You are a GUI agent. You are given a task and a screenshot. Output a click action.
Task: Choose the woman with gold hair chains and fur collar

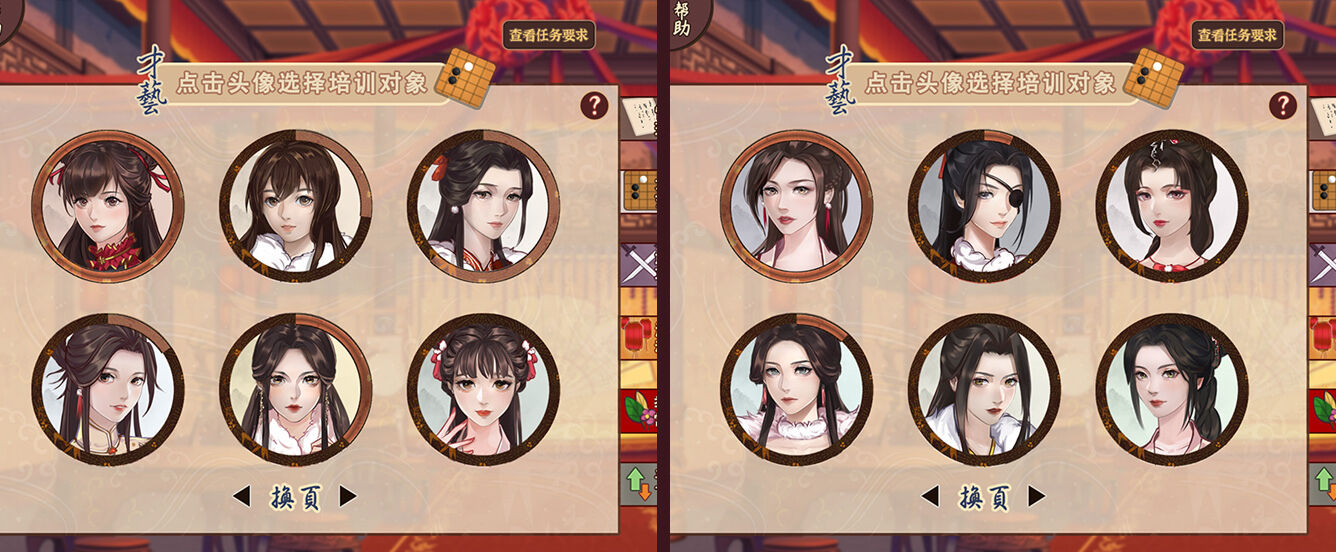click(x=296, y=390)
